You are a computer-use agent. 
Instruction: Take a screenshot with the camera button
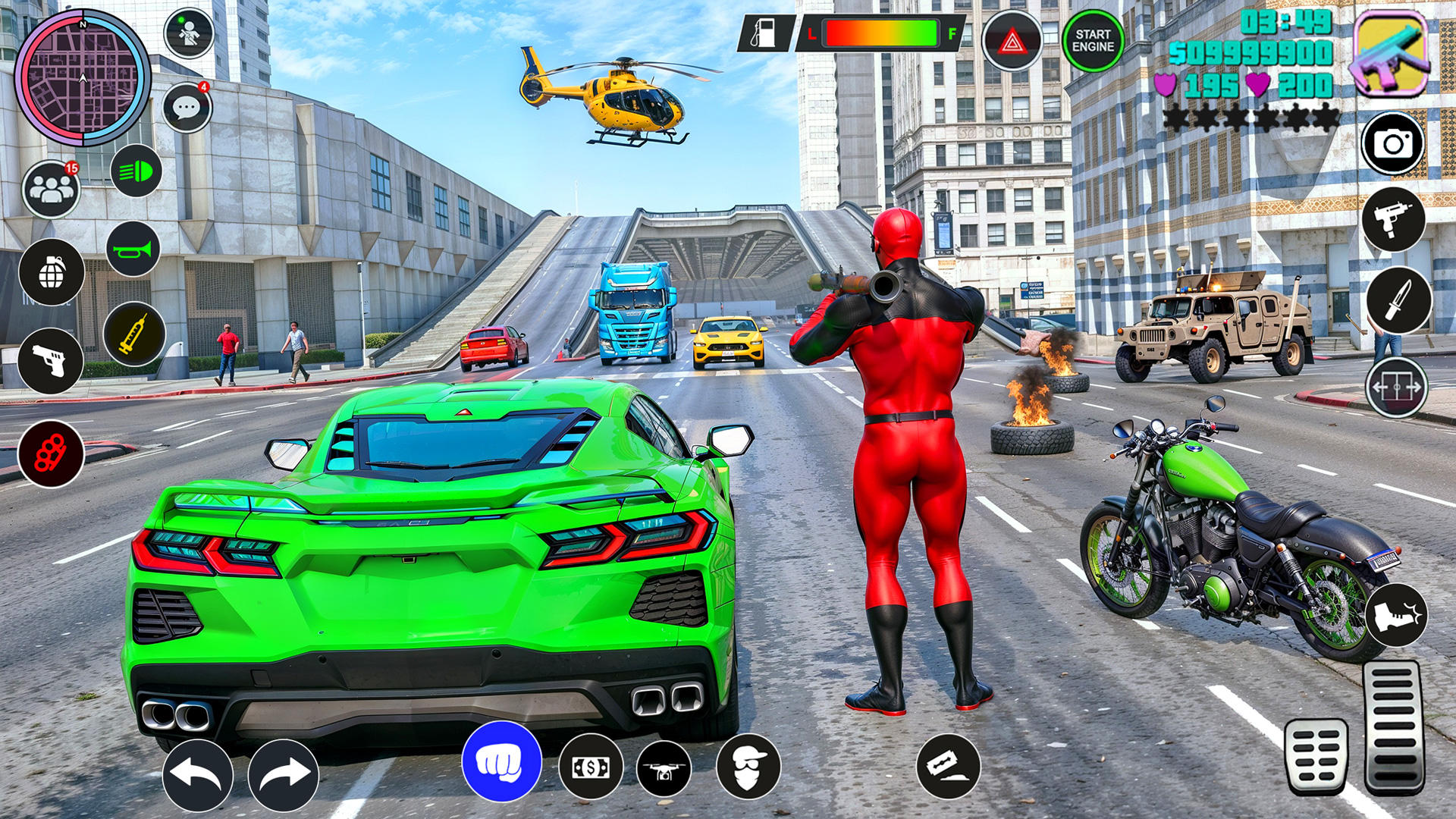[1393, 143]
